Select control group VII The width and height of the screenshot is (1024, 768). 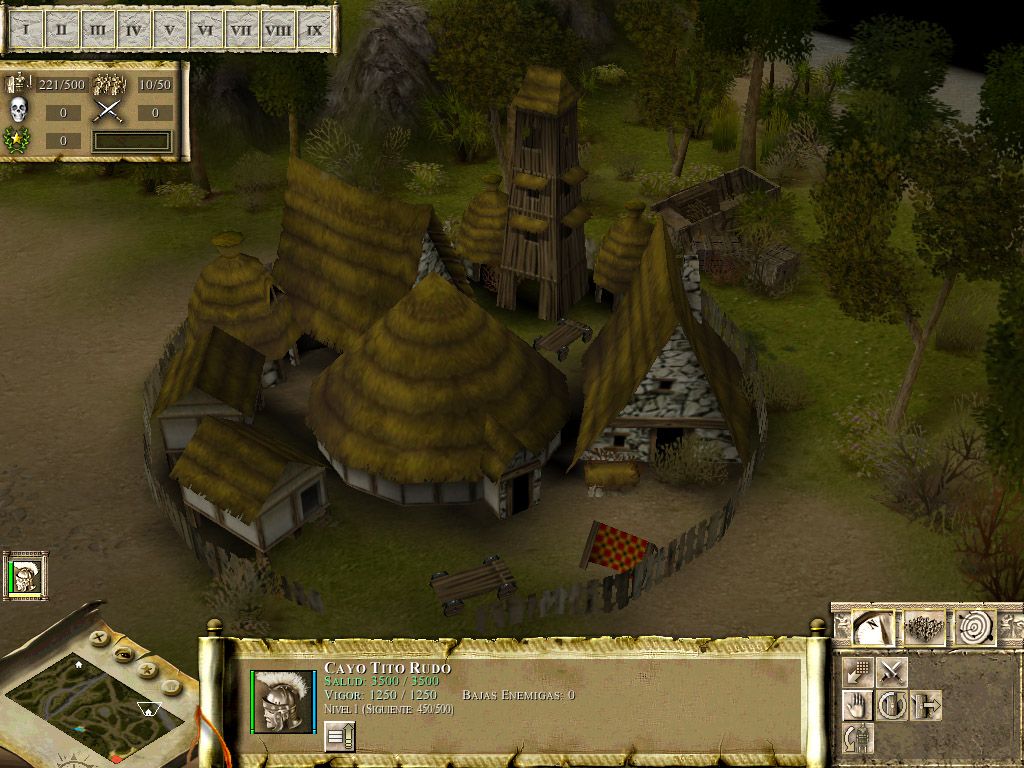(241, 30)
